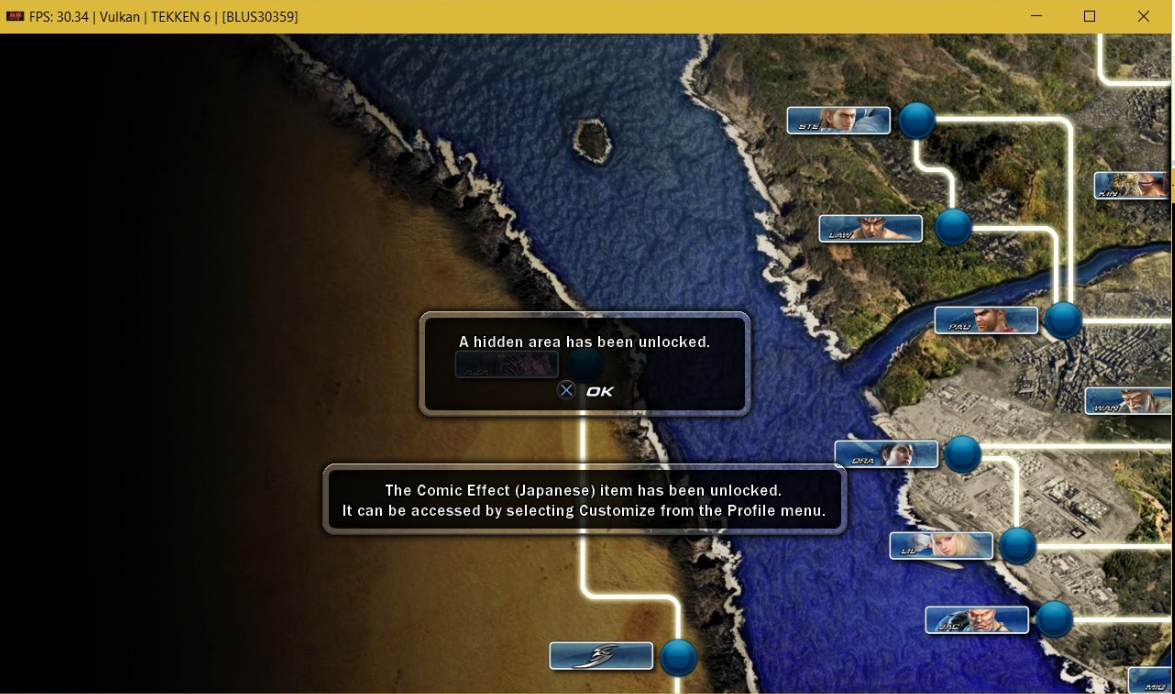Viewport: 1175px width, 694px height.
Task: Close the emulator window
Action: pos(1143,16)
